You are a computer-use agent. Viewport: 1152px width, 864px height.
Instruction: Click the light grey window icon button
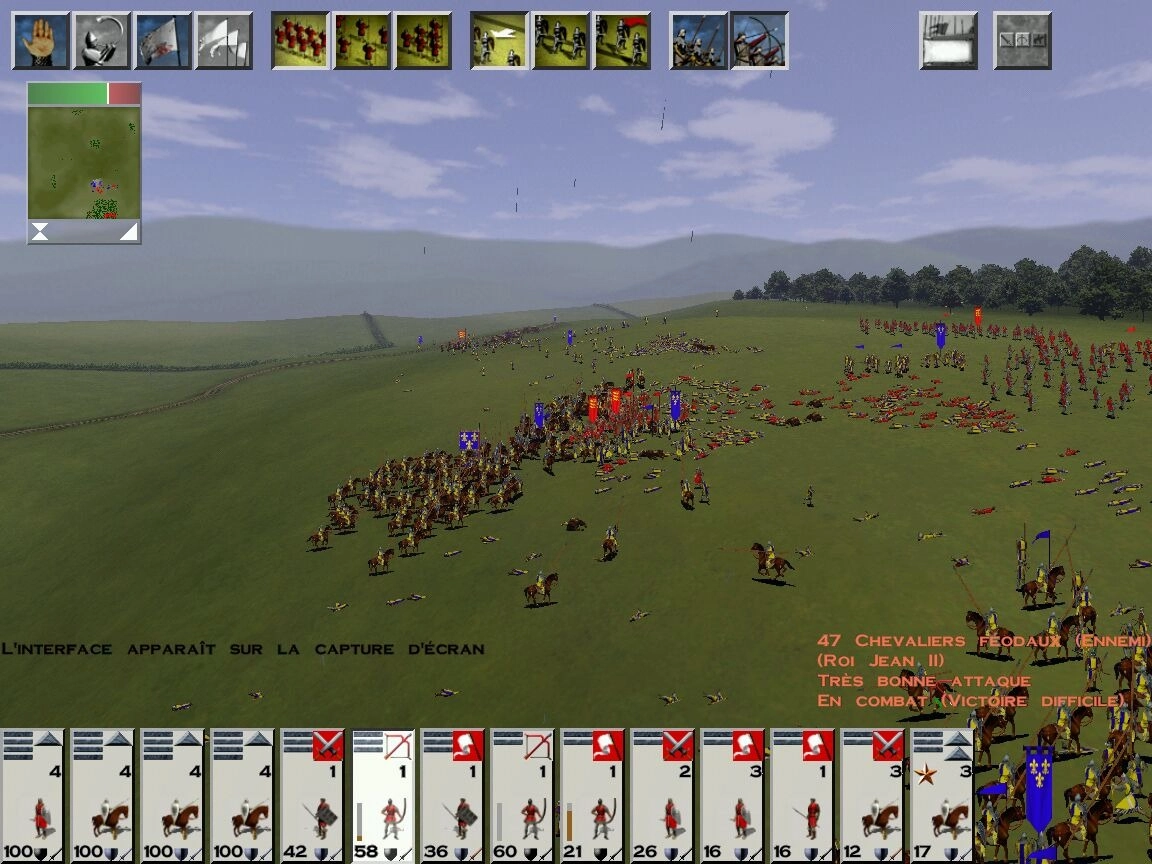948,41
